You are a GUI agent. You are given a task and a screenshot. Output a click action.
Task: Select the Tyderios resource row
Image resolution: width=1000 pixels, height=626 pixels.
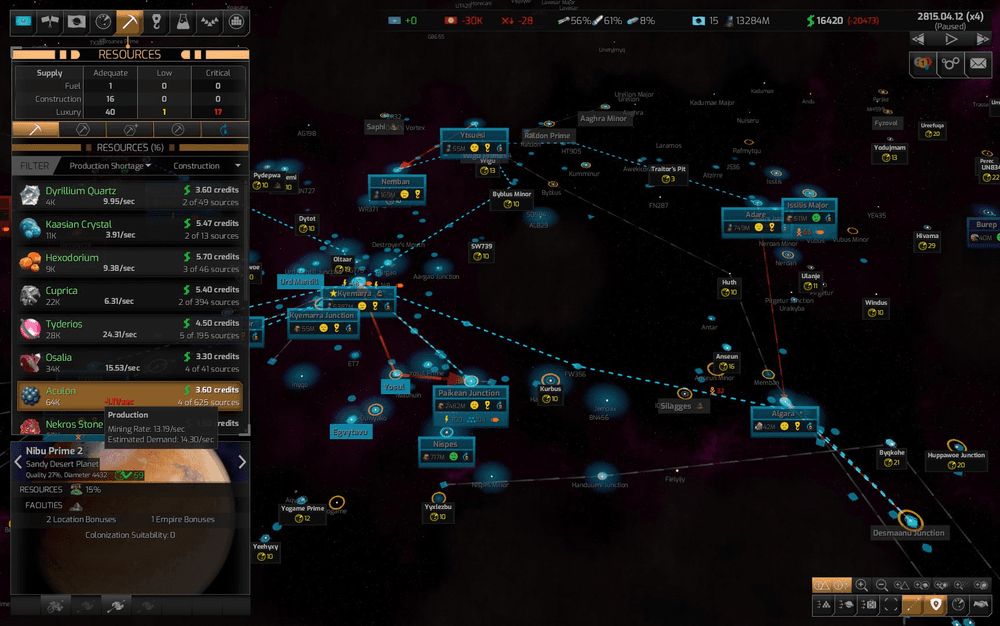pos(130,329)
